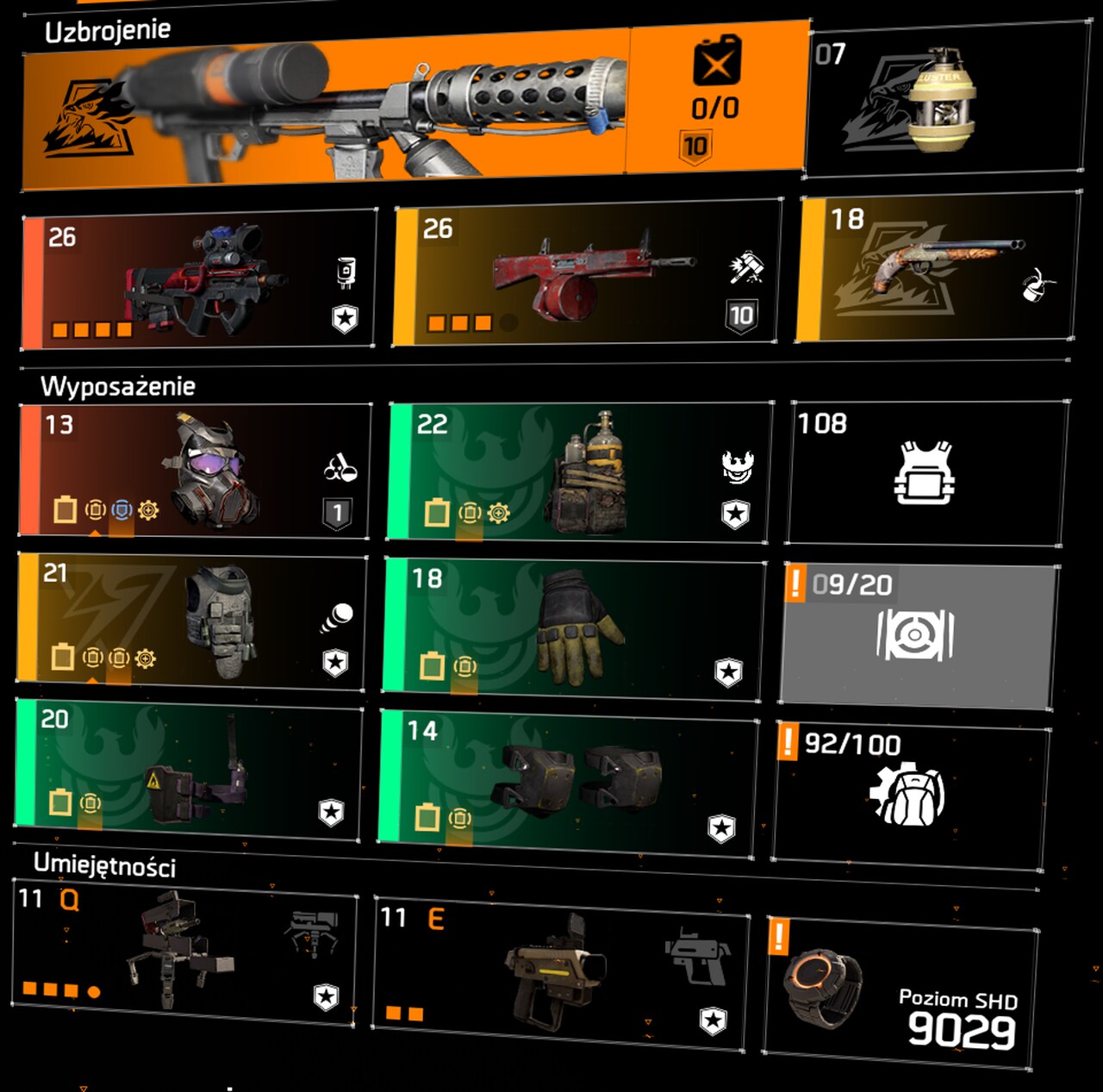Select the red-black submachine gun primary weapon
The image size is (1103, 1092).
(x=200, y=280)
